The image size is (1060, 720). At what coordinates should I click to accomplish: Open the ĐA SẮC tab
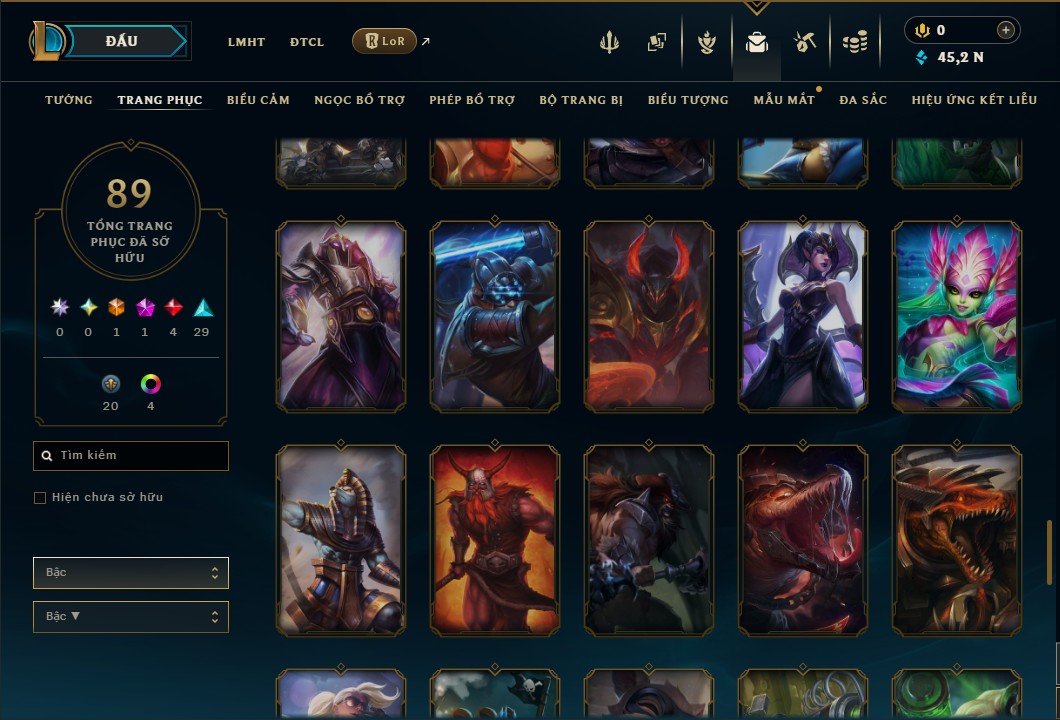pyautogui.click(x=863, y=100)
